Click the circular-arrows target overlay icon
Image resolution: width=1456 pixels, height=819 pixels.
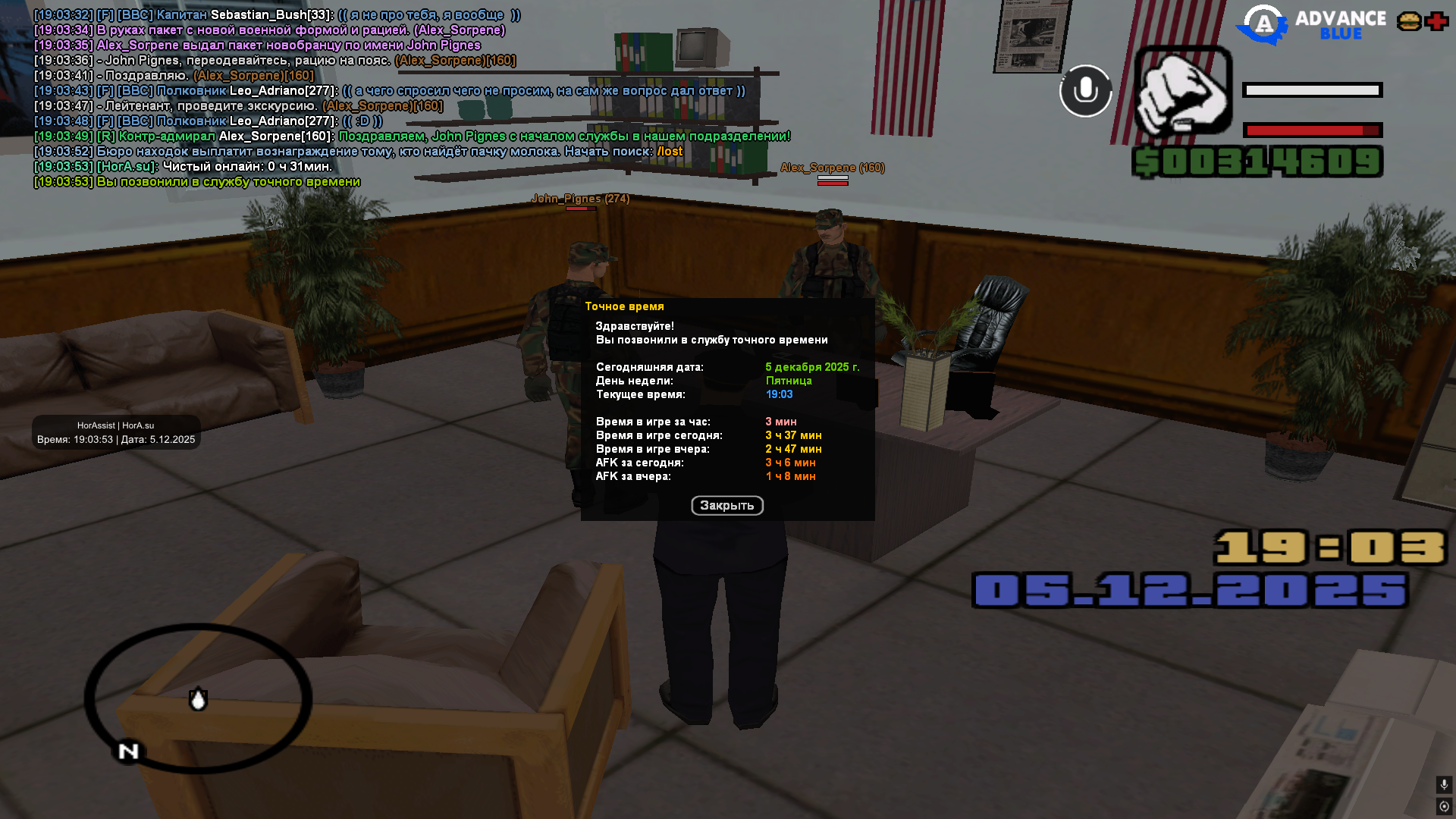[1444, 806]
